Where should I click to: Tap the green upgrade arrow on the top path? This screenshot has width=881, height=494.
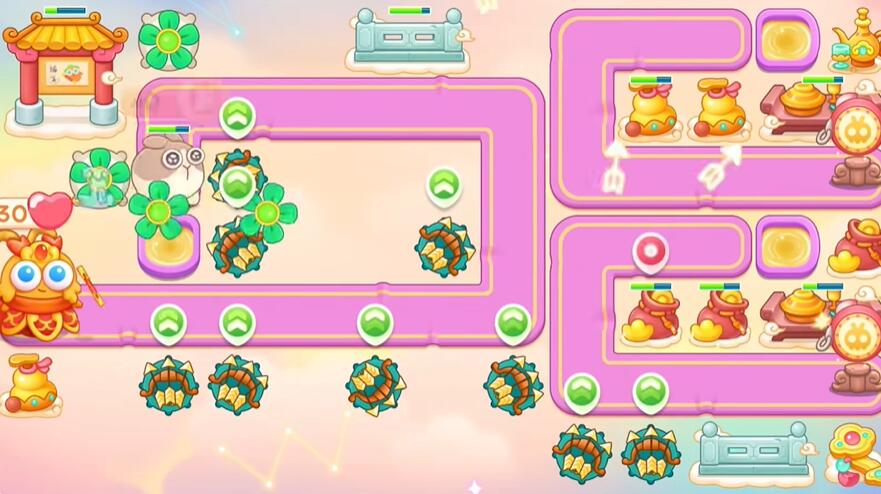tap(237, 117)
